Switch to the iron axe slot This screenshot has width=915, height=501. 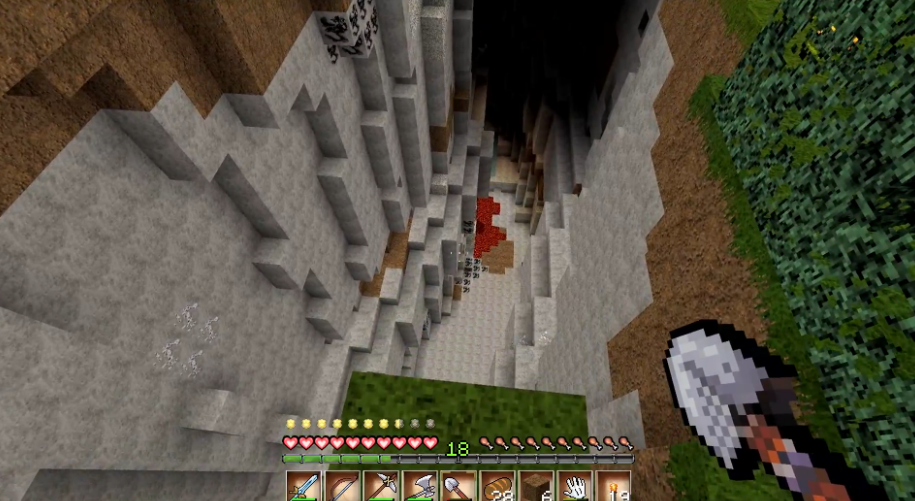420,487
